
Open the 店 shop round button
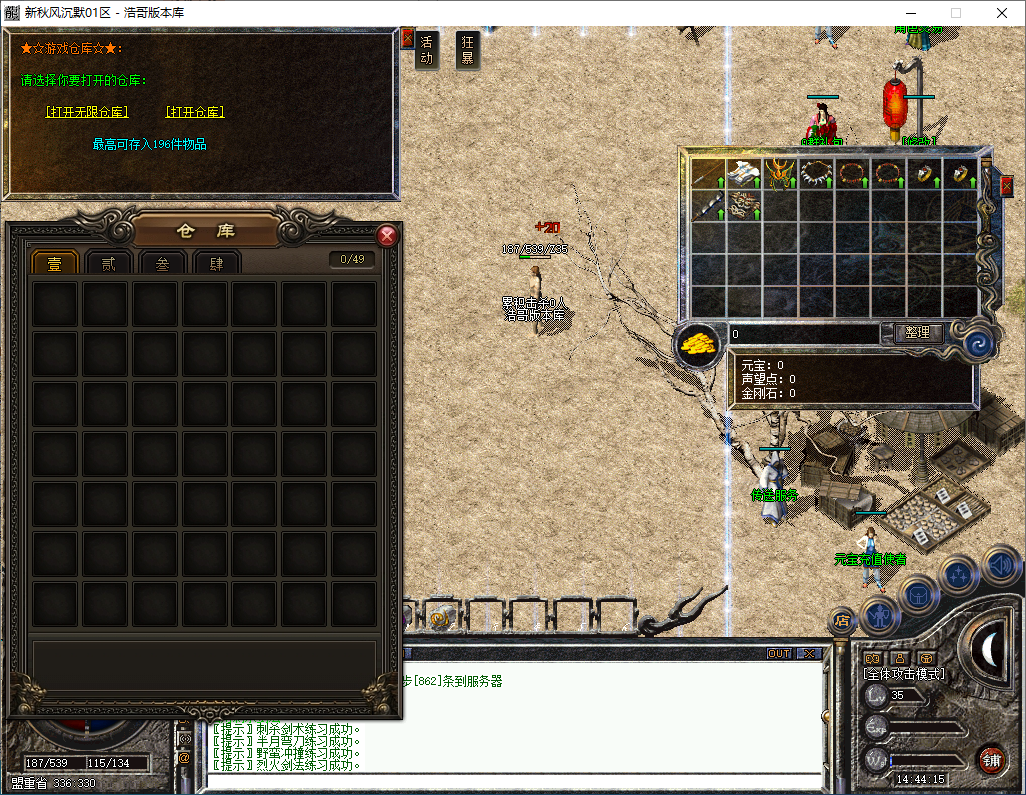[842, 620]
